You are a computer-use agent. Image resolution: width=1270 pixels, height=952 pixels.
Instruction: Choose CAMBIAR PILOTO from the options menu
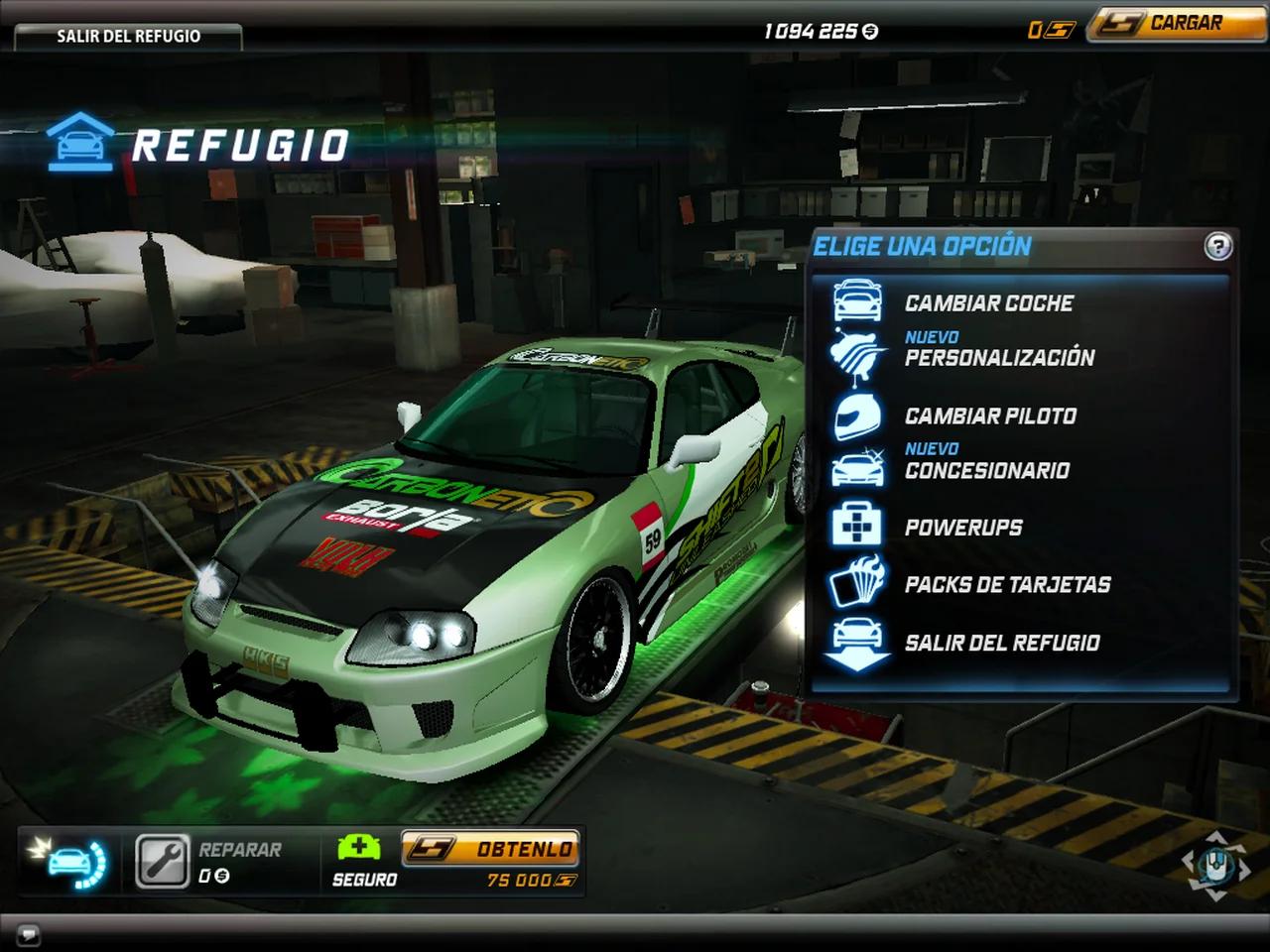pyautogui.click(x=988, y=416)
